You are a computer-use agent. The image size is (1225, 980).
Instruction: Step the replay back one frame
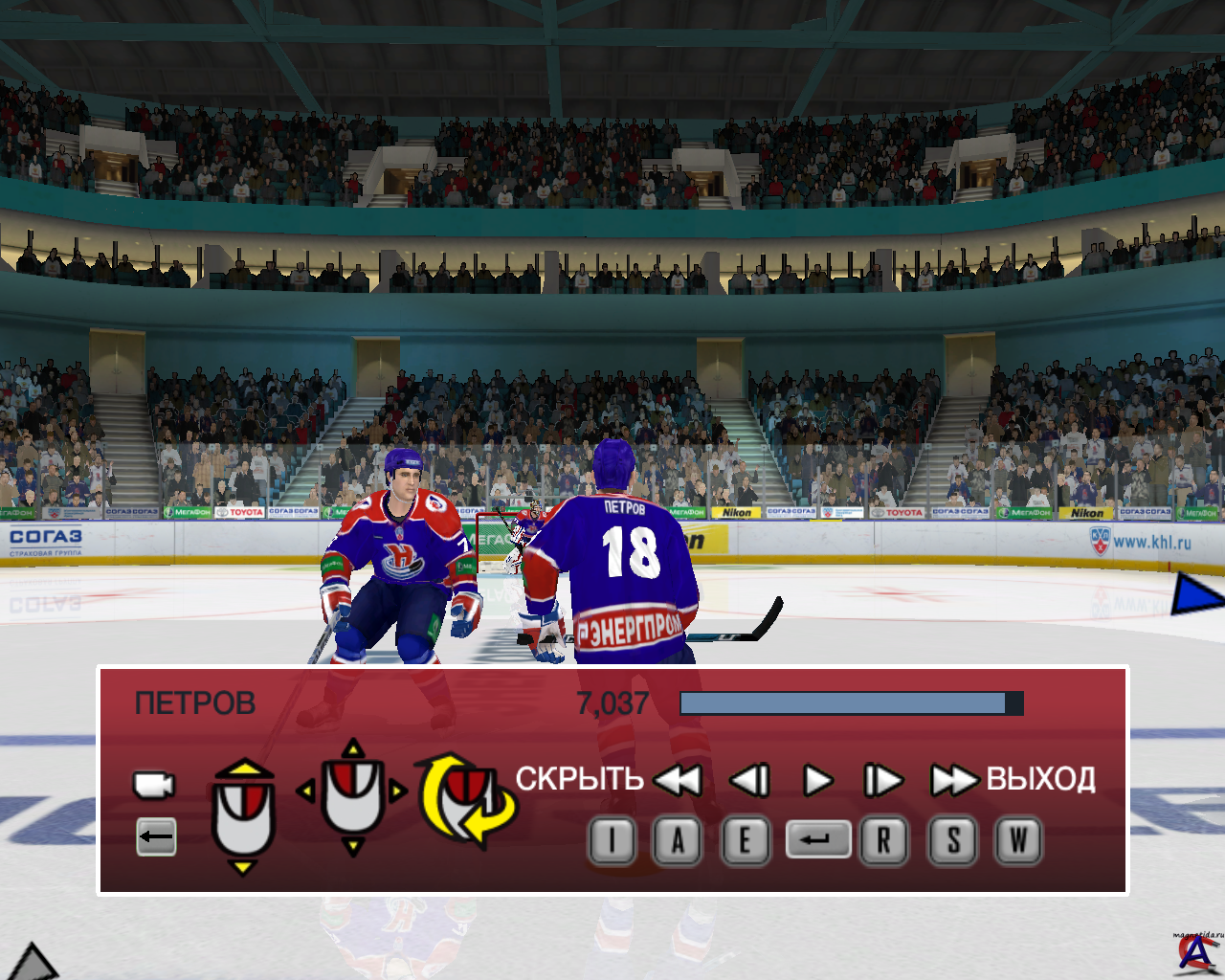pos(749,781)
